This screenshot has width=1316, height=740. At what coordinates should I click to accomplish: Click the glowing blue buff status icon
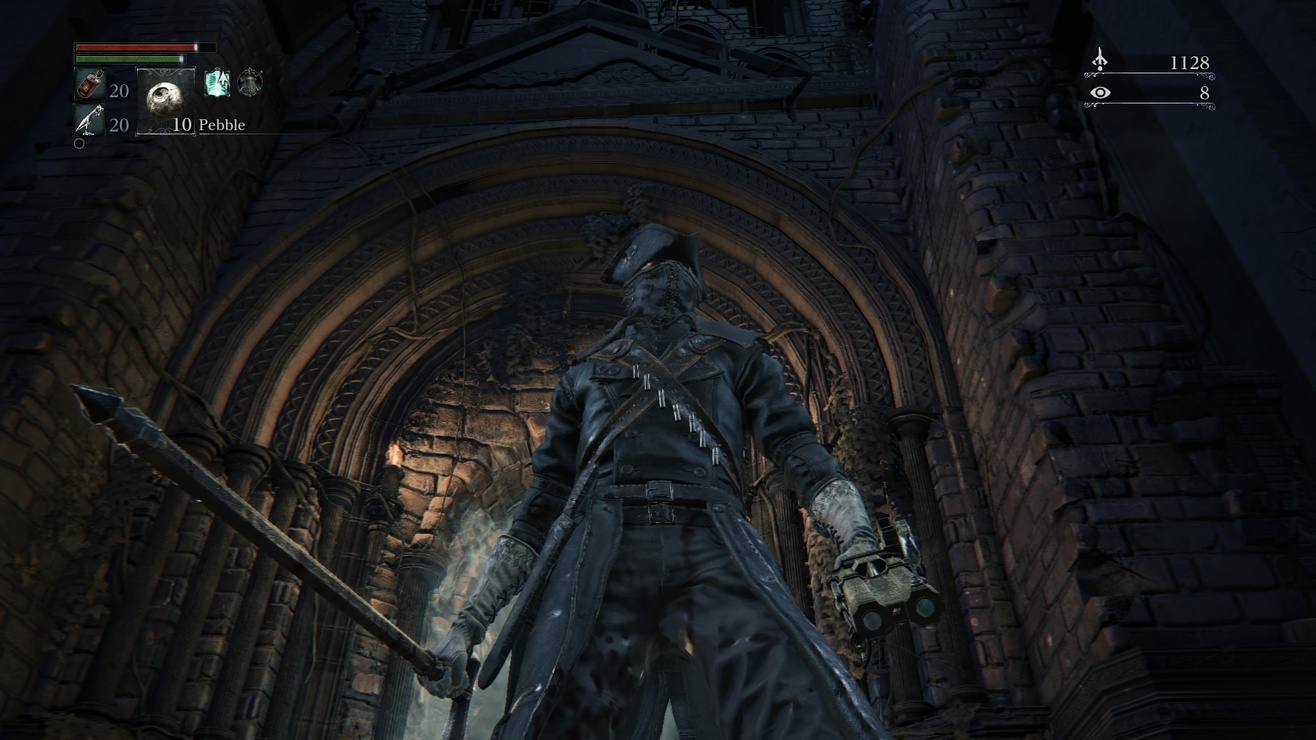coord(217,83)
